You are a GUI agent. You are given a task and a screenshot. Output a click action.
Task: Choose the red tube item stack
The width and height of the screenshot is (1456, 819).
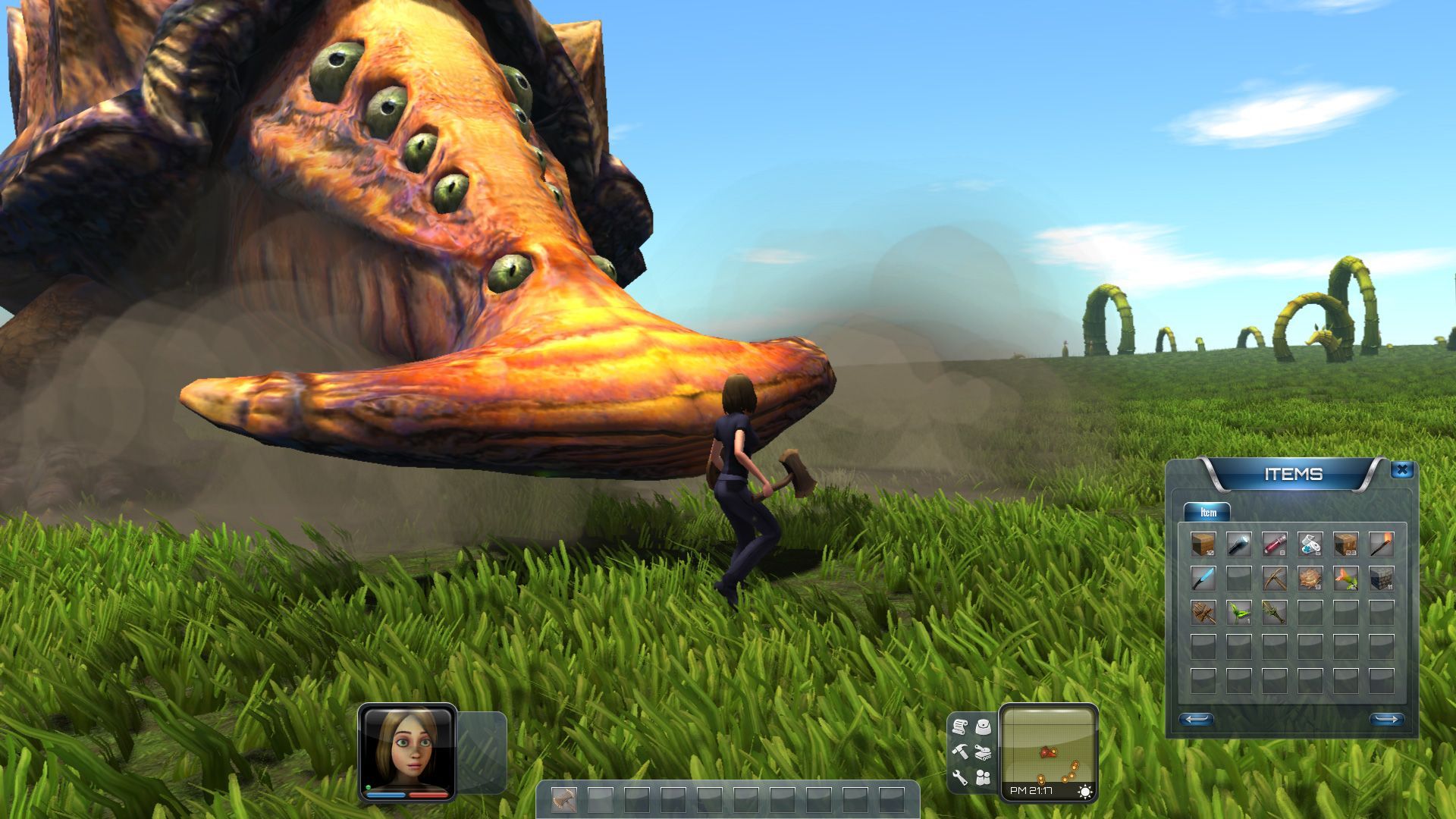click(1274, 544)
